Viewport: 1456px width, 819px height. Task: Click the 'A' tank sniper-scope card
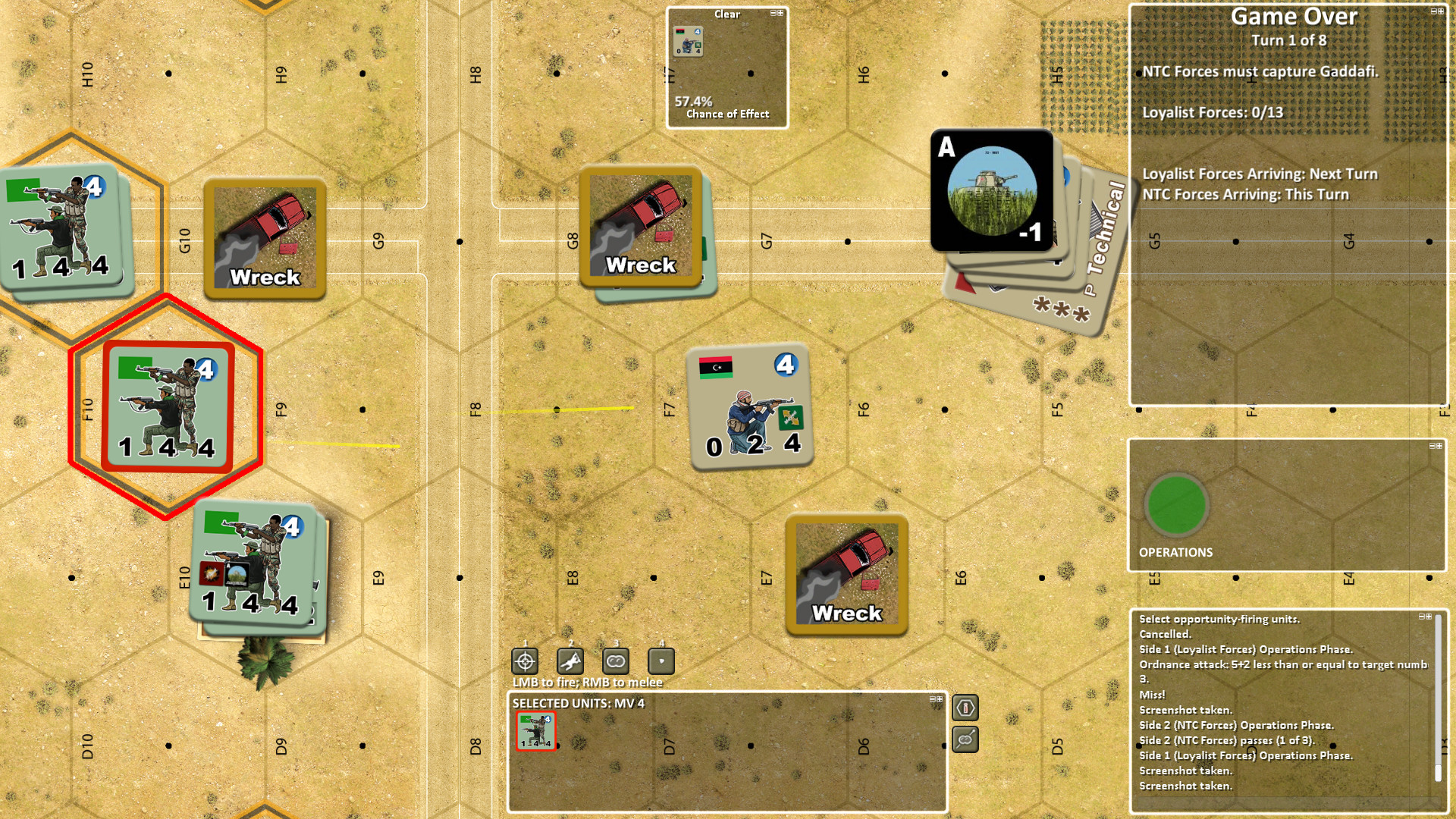tap(992, 190)
